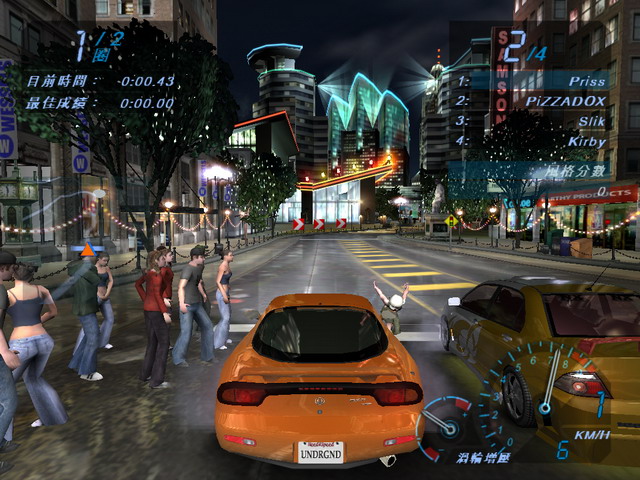Click racer Slik in the position list

(x=532, y=121)
